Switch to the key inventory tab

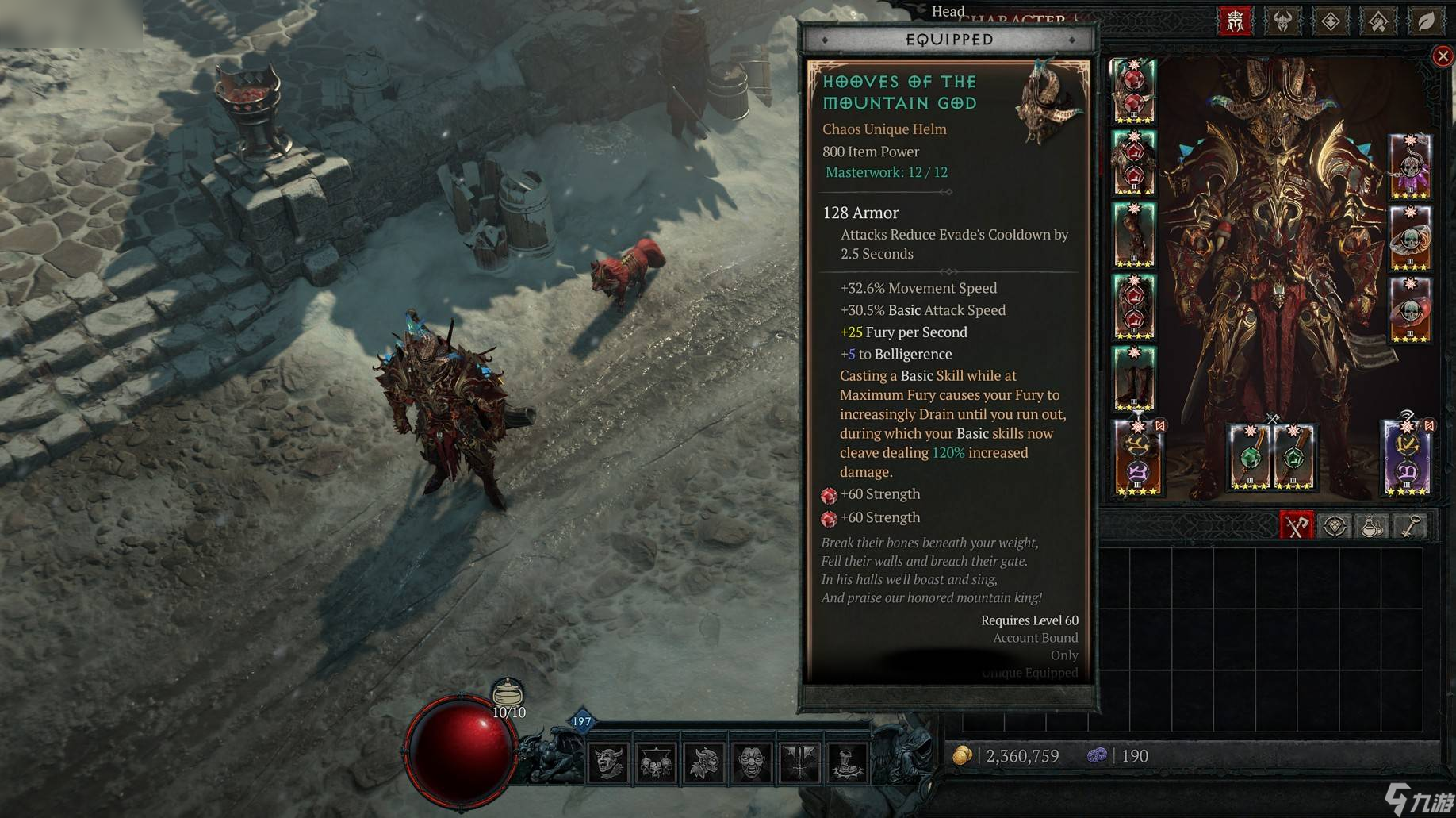pos(1411,526)
